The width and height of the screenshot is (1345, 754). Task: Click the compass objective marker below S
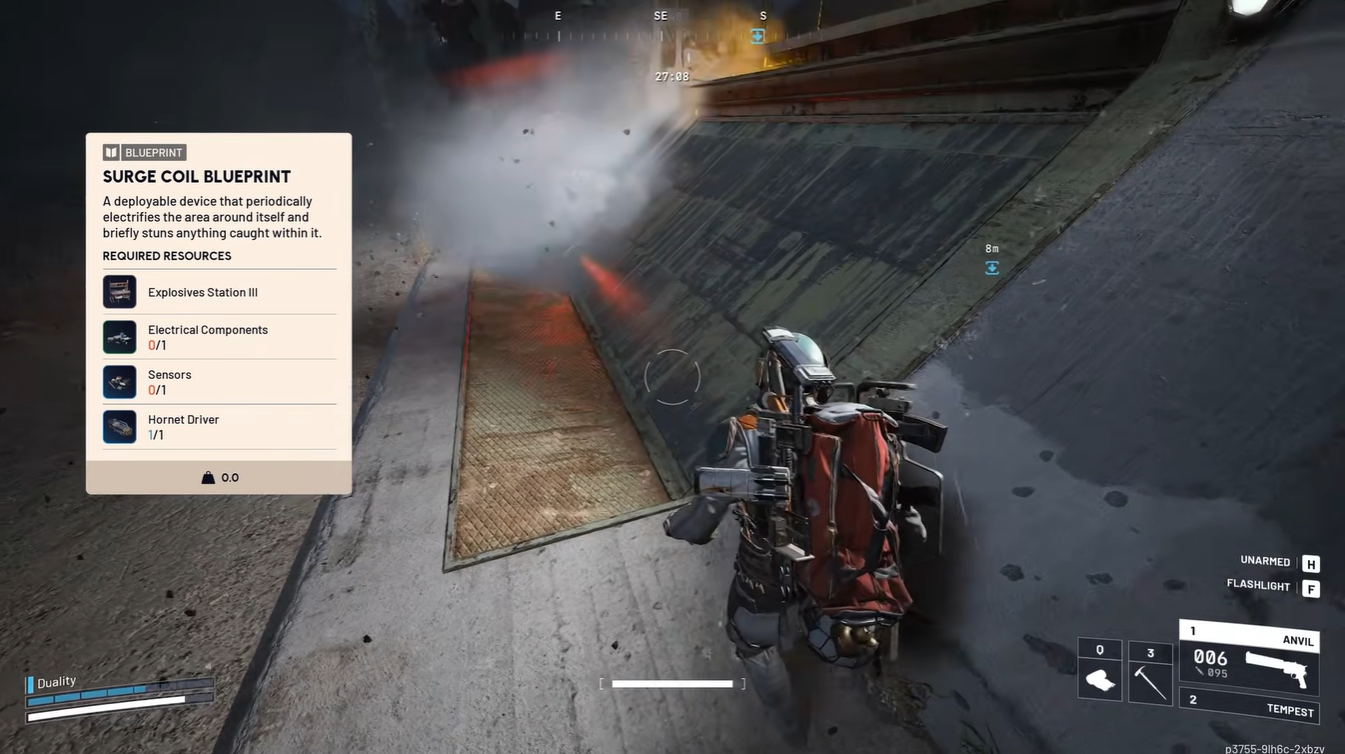tap(758, 36)
